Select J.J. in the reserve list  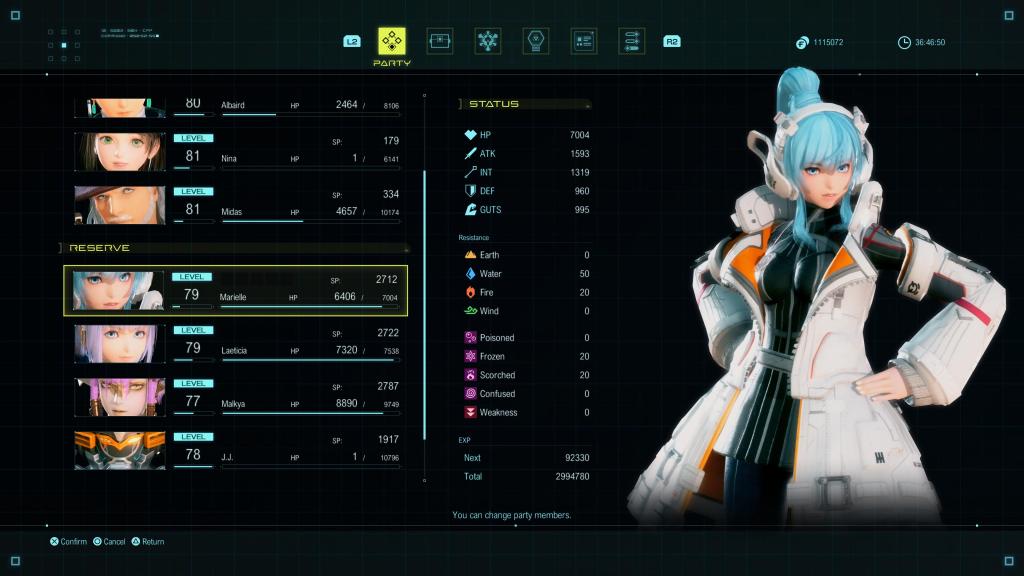pos(240,450)
